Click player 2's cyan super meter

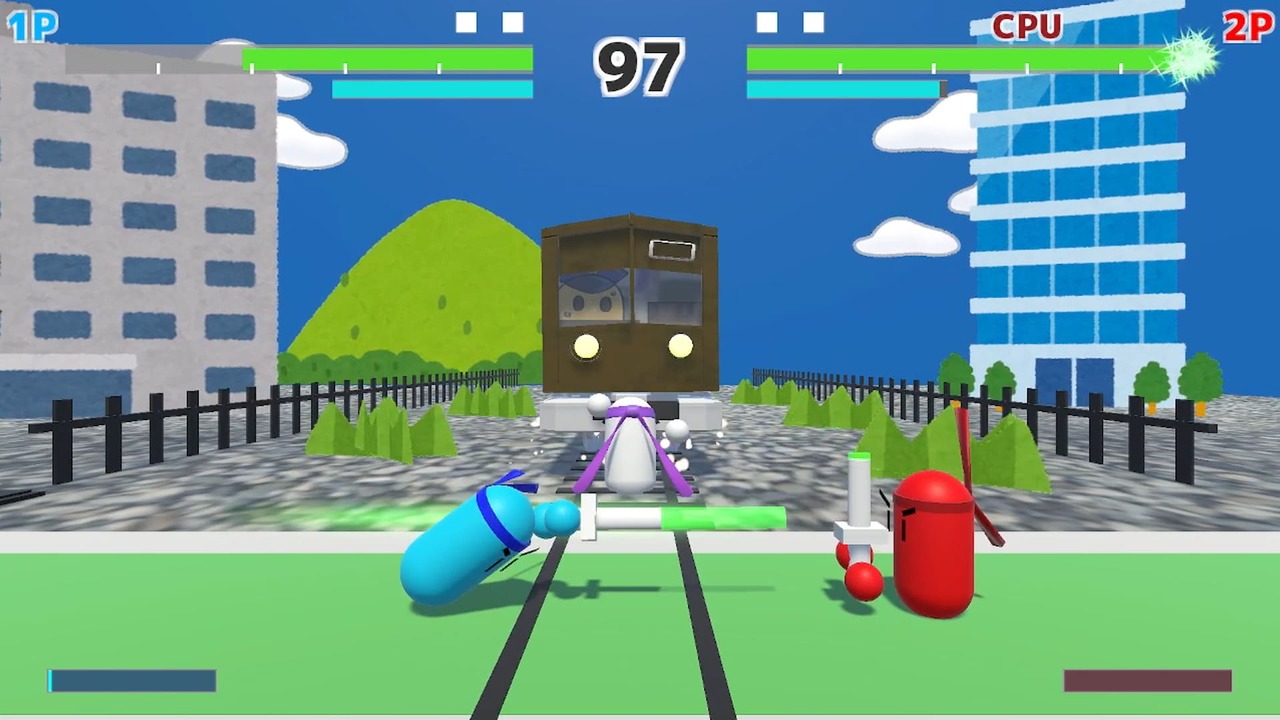click(x=845, y=89)
